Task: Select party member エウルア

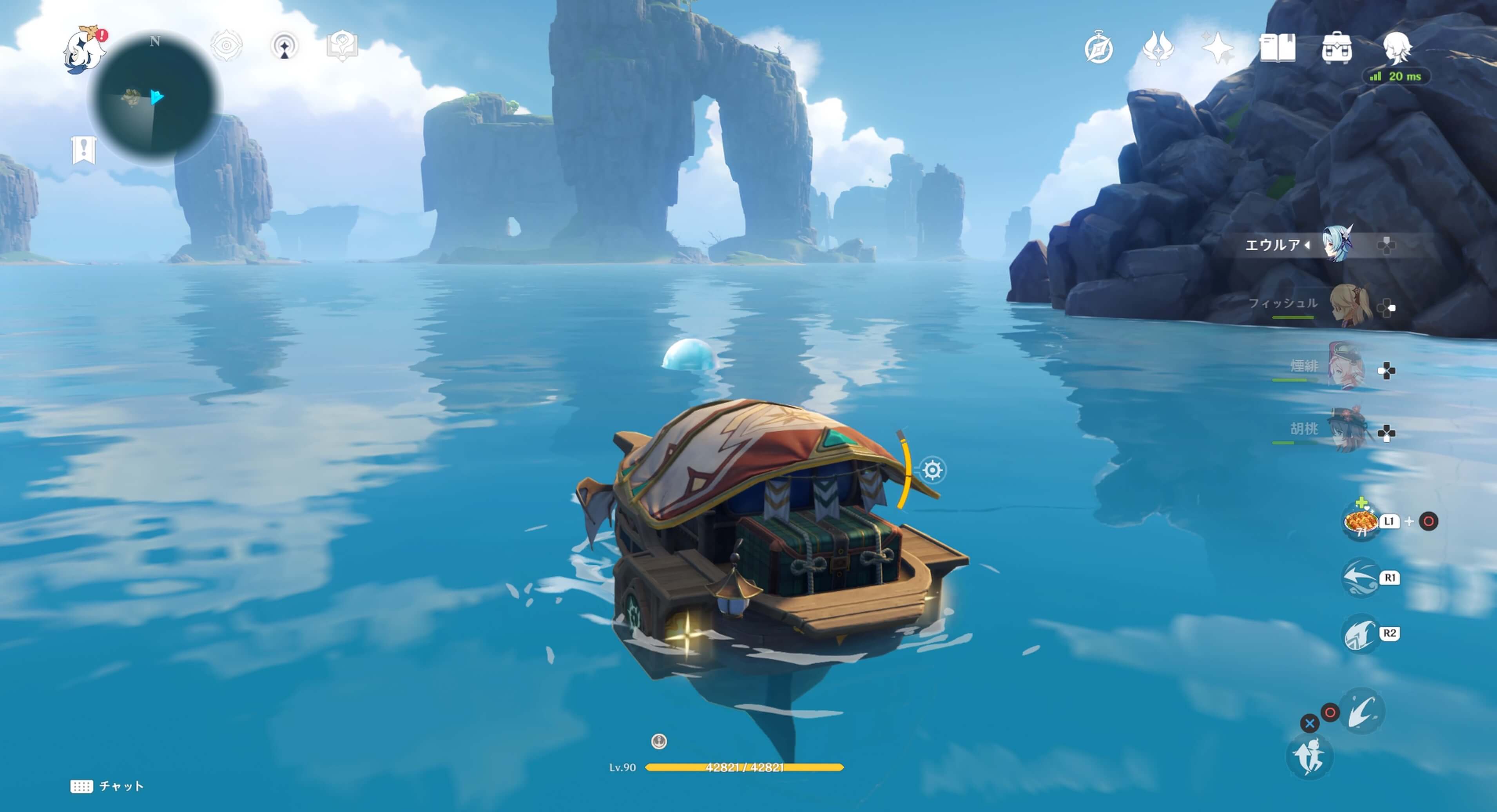Action: [1337, 244]
